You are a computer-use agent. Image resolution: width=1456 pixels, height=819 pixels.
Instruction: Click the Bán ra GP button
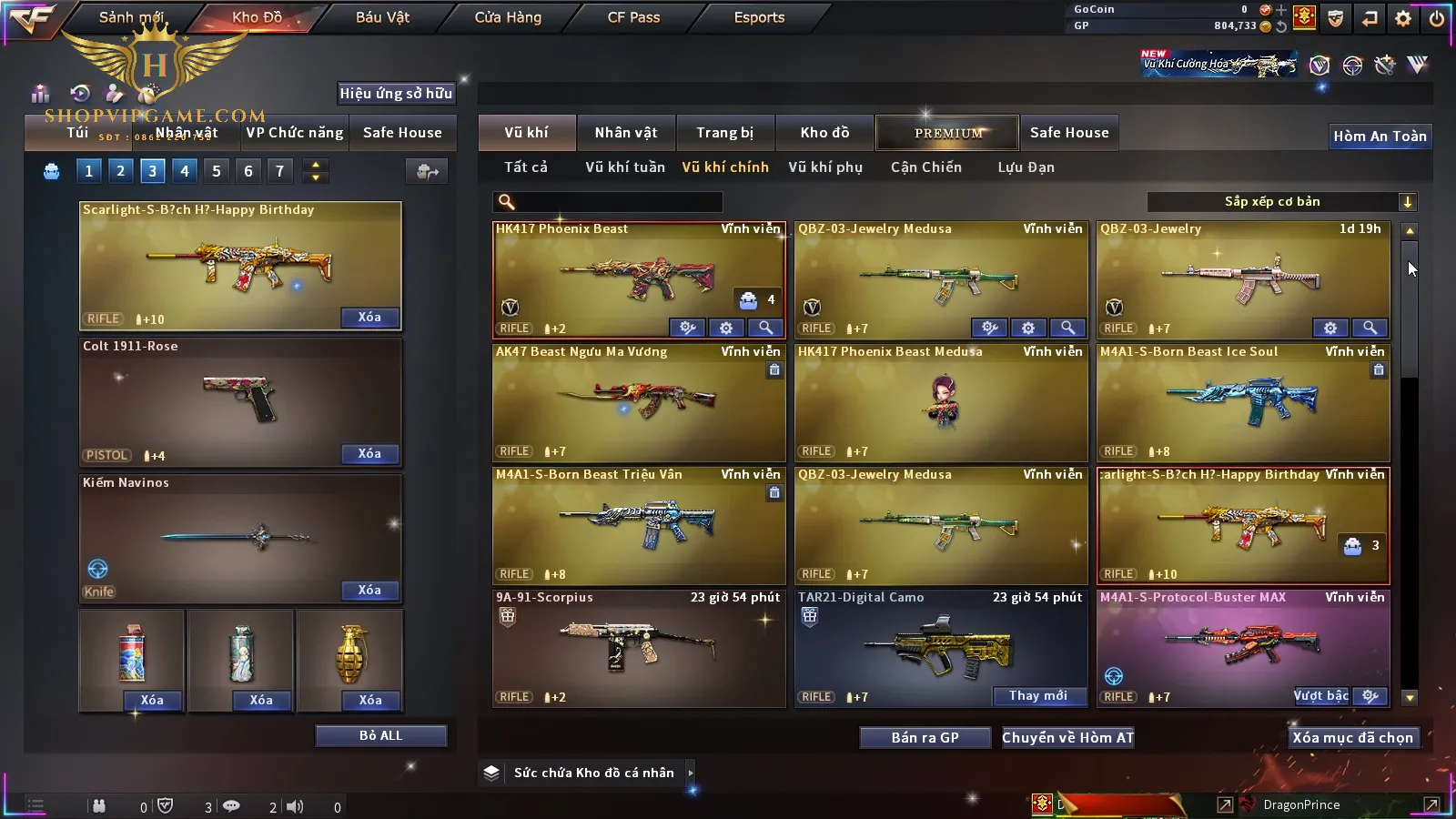pos(925,738)
